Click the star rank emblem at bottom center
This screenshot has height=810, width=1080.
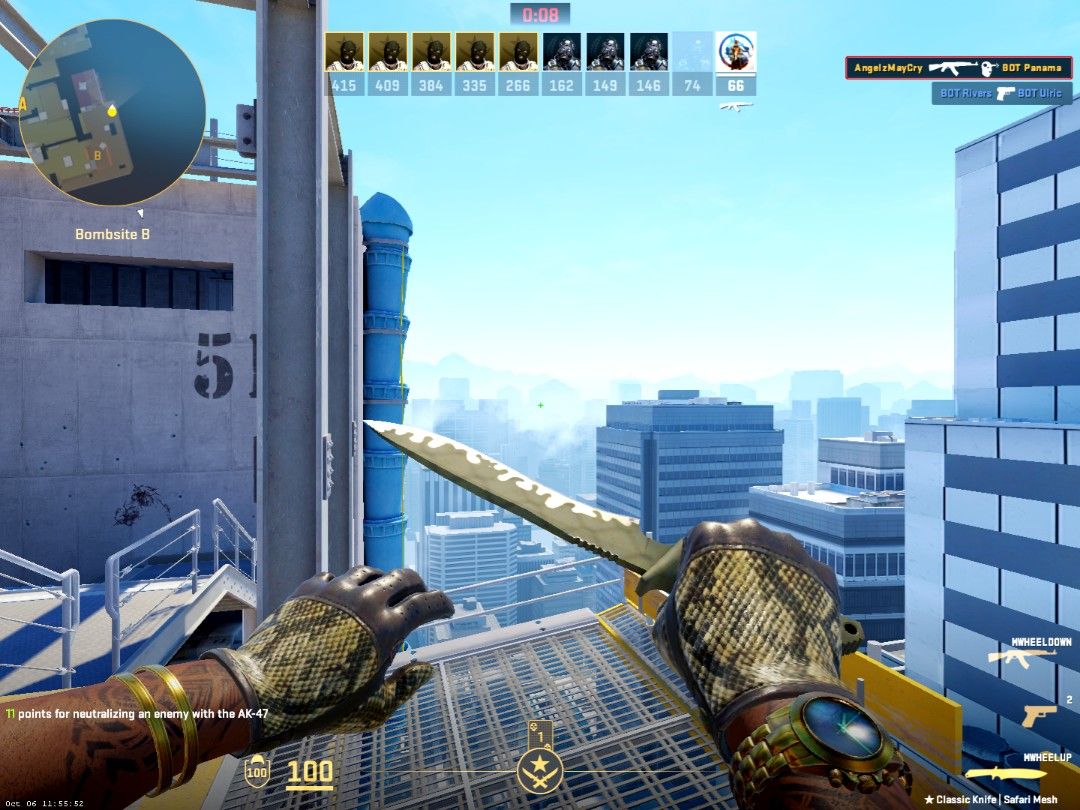click(x=540, y=771)
